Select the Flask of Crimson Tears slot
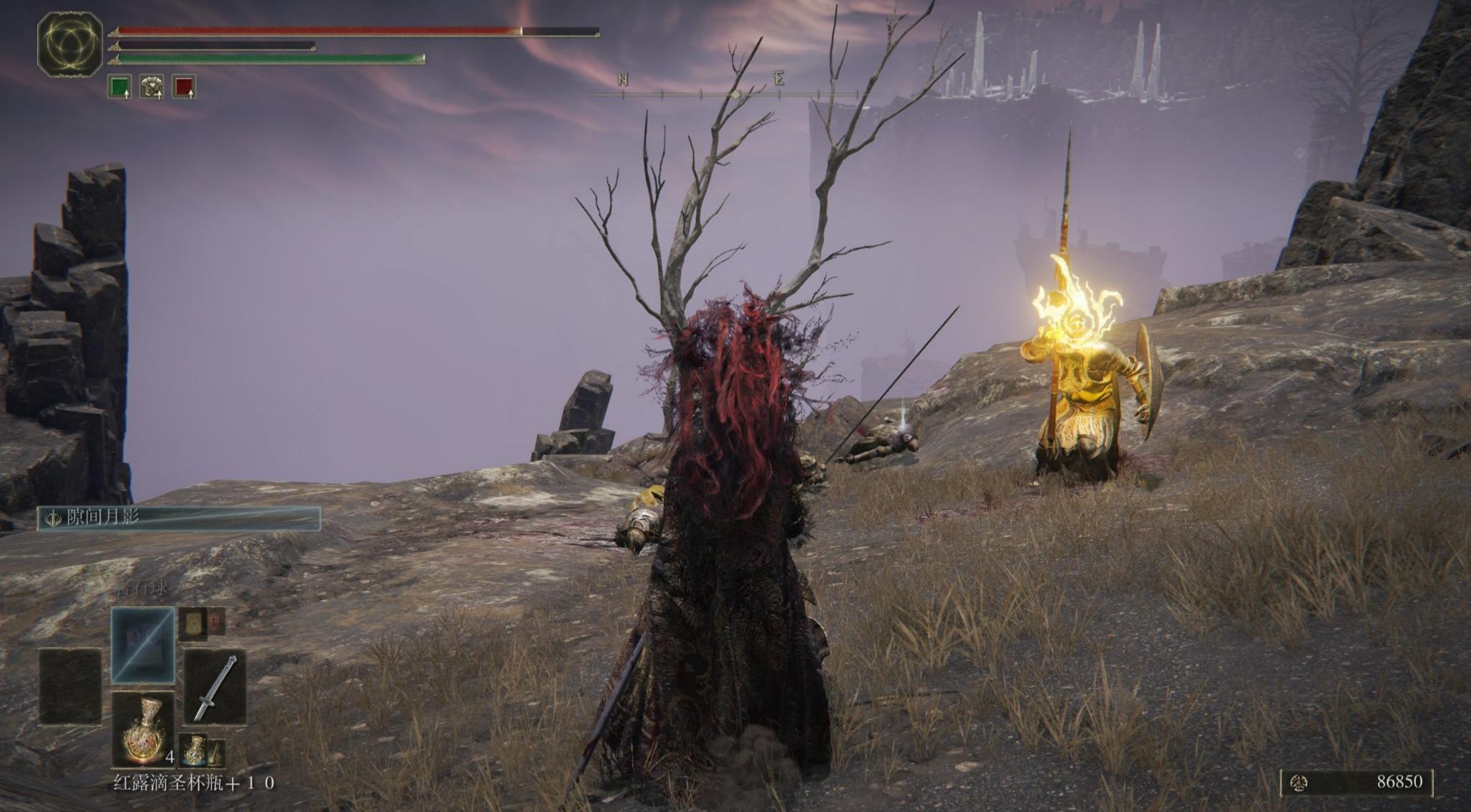 click(x=143, y=729)
